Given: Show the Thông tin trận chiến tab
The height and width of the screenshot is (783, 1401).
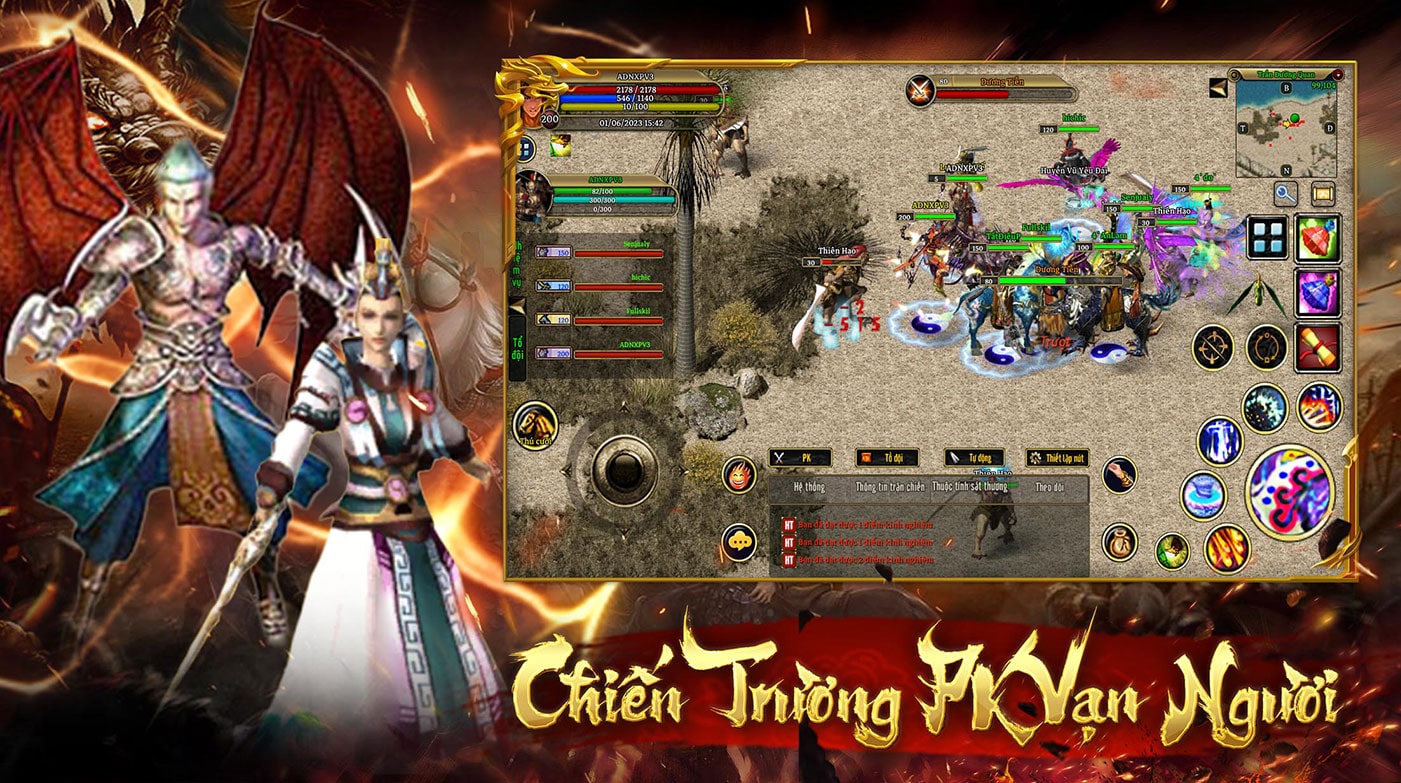Looking at the screenshot, I should tap(889, 487).
